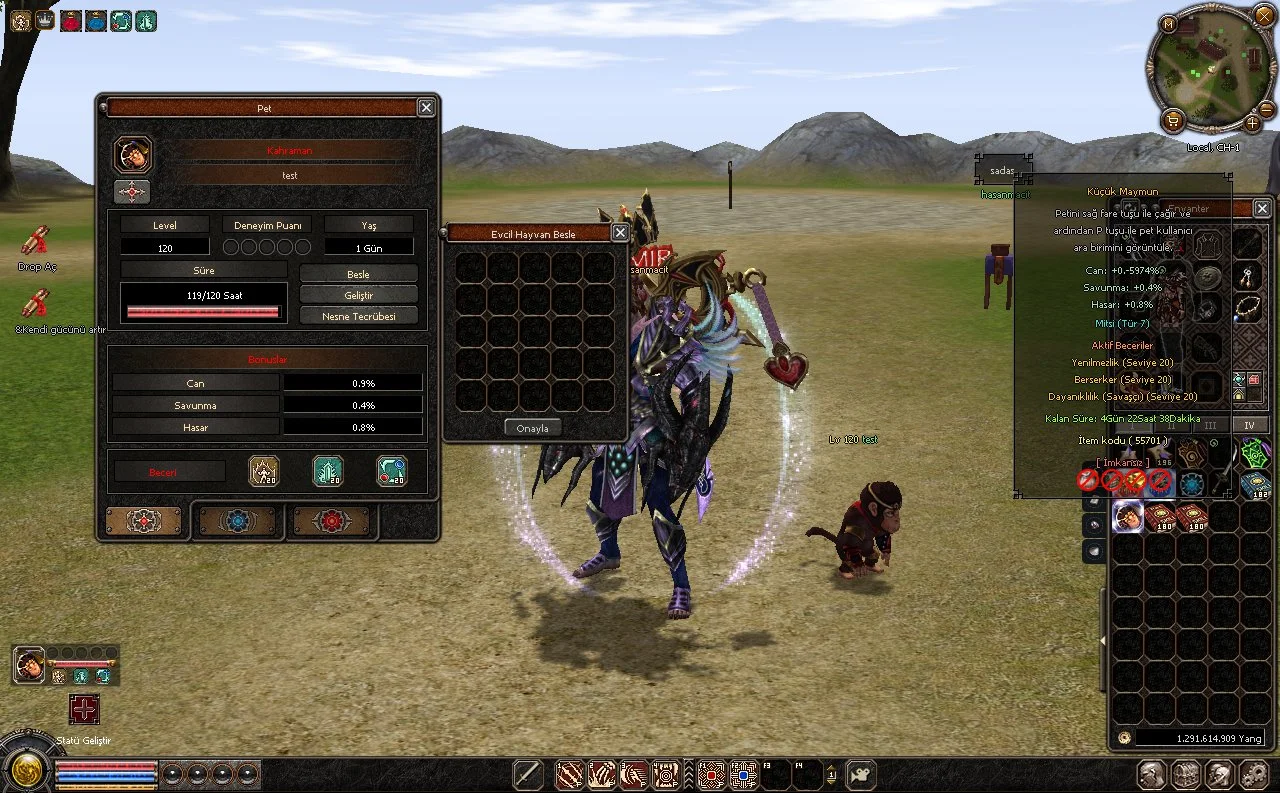Select the monkey pet item in inventory
Screen dimensions: 1280x793
(x=1128, y=516)
